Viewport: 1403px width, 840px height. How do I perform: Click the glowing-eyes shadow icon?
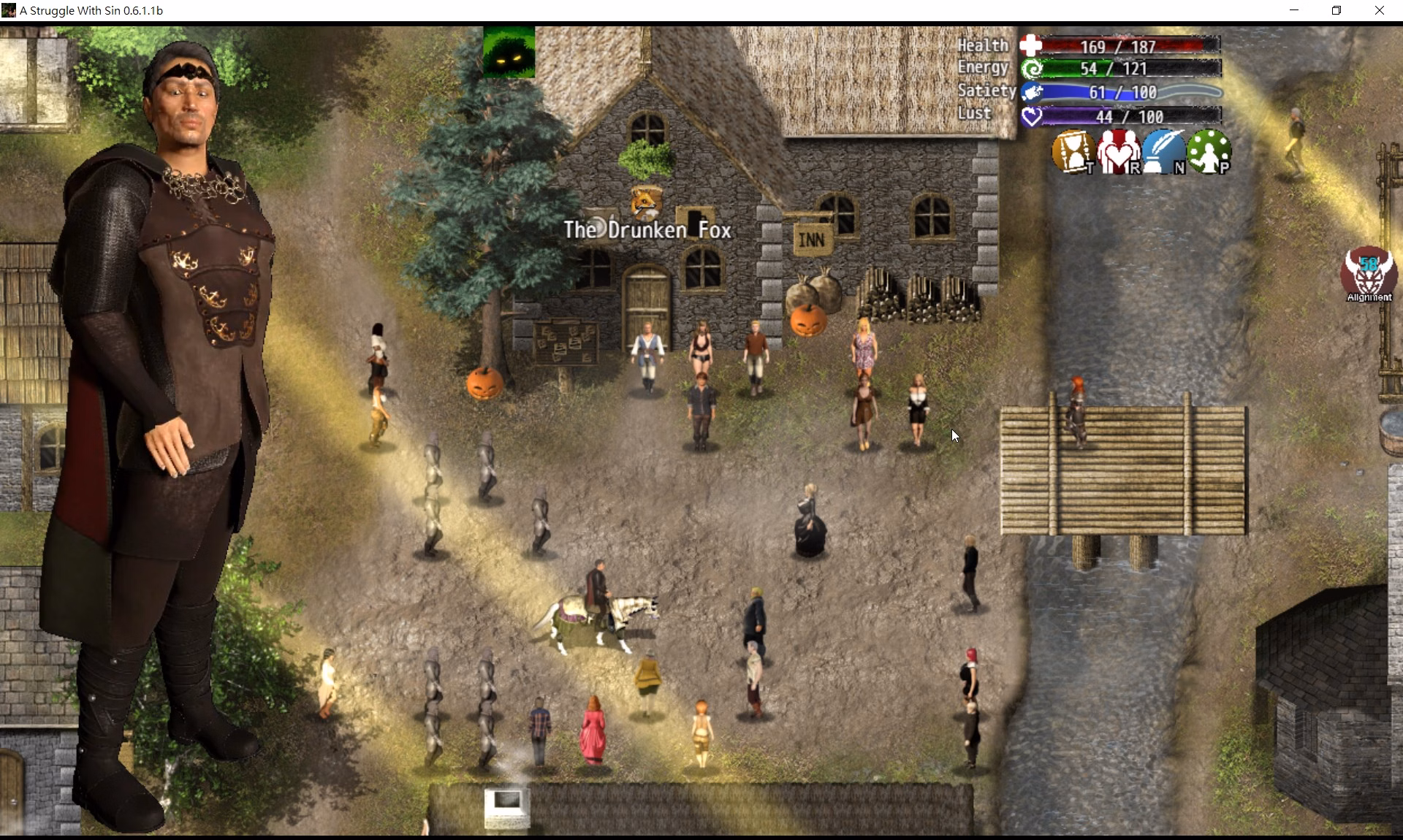[509, 52]
